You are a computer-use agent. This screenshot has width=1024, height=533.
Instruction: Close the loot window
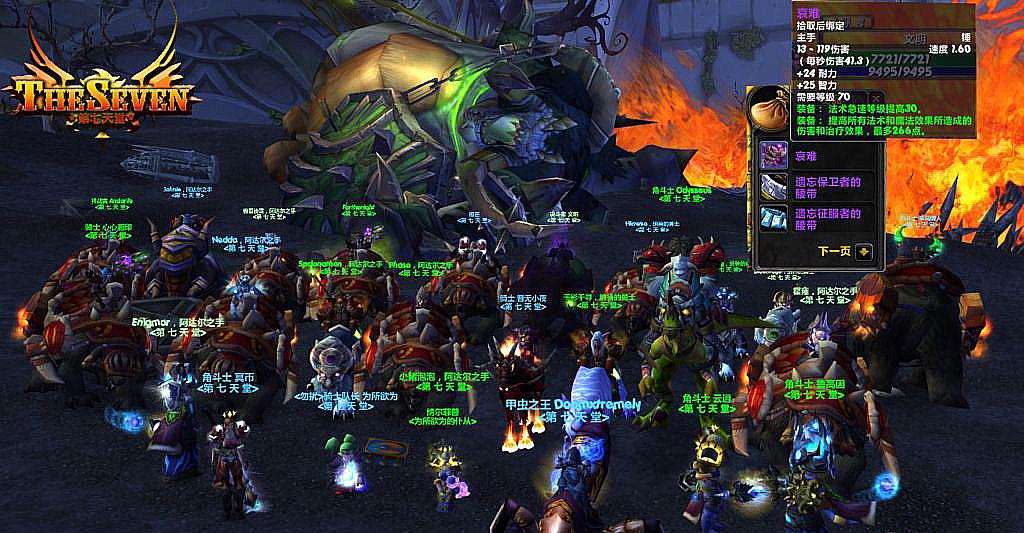point(879,98)
